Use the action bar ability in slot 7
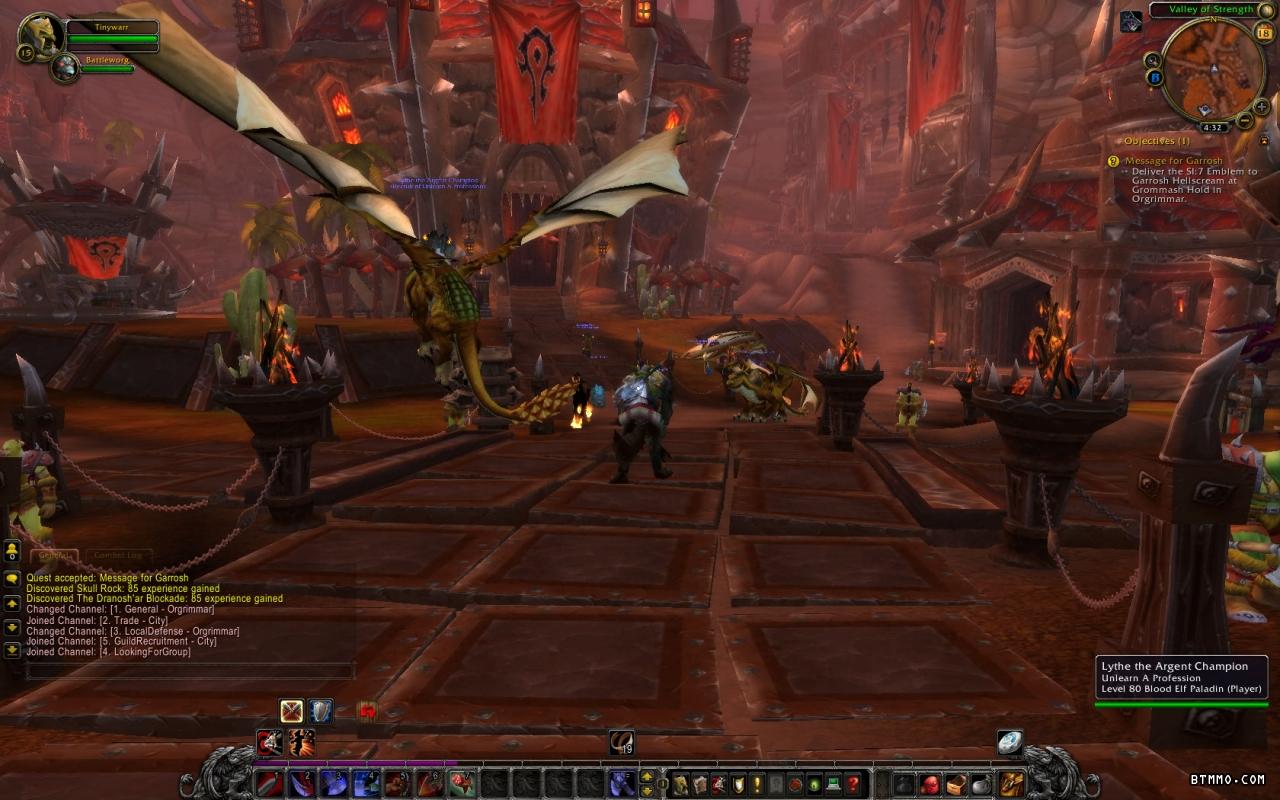 click(461, 784)
